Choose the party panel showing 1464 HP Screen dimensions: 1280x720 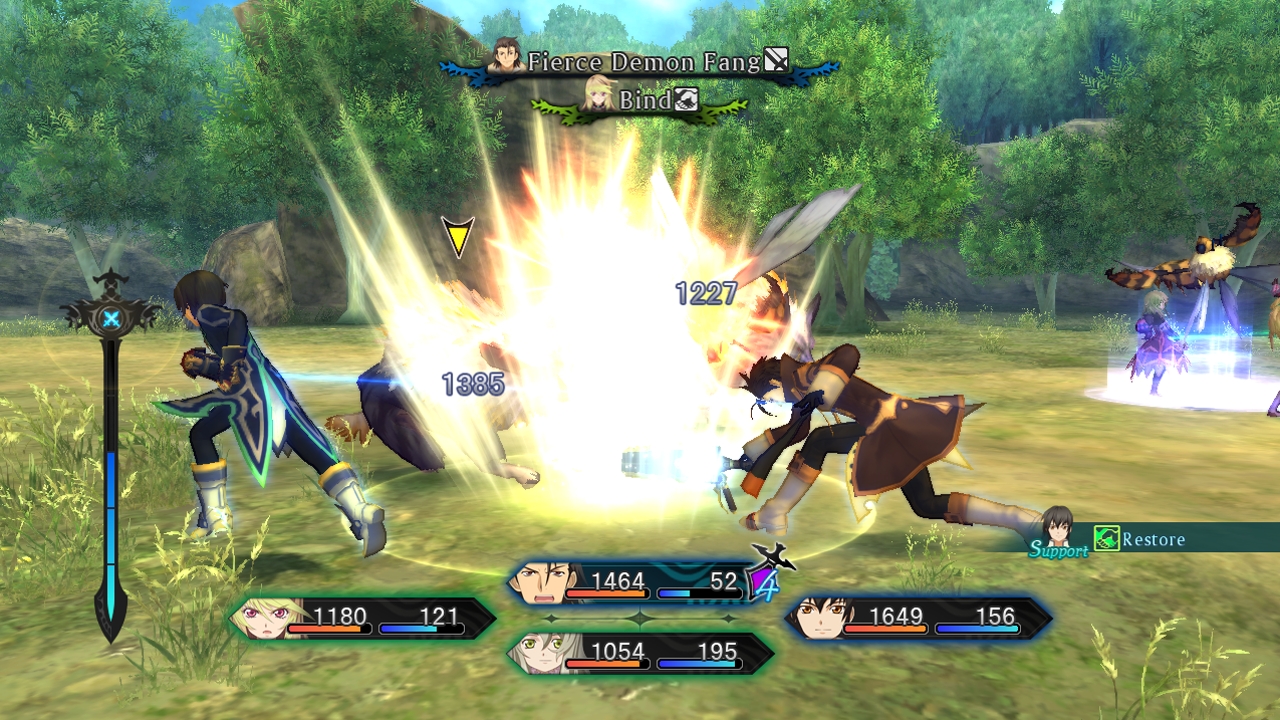[x=640, y=583]
